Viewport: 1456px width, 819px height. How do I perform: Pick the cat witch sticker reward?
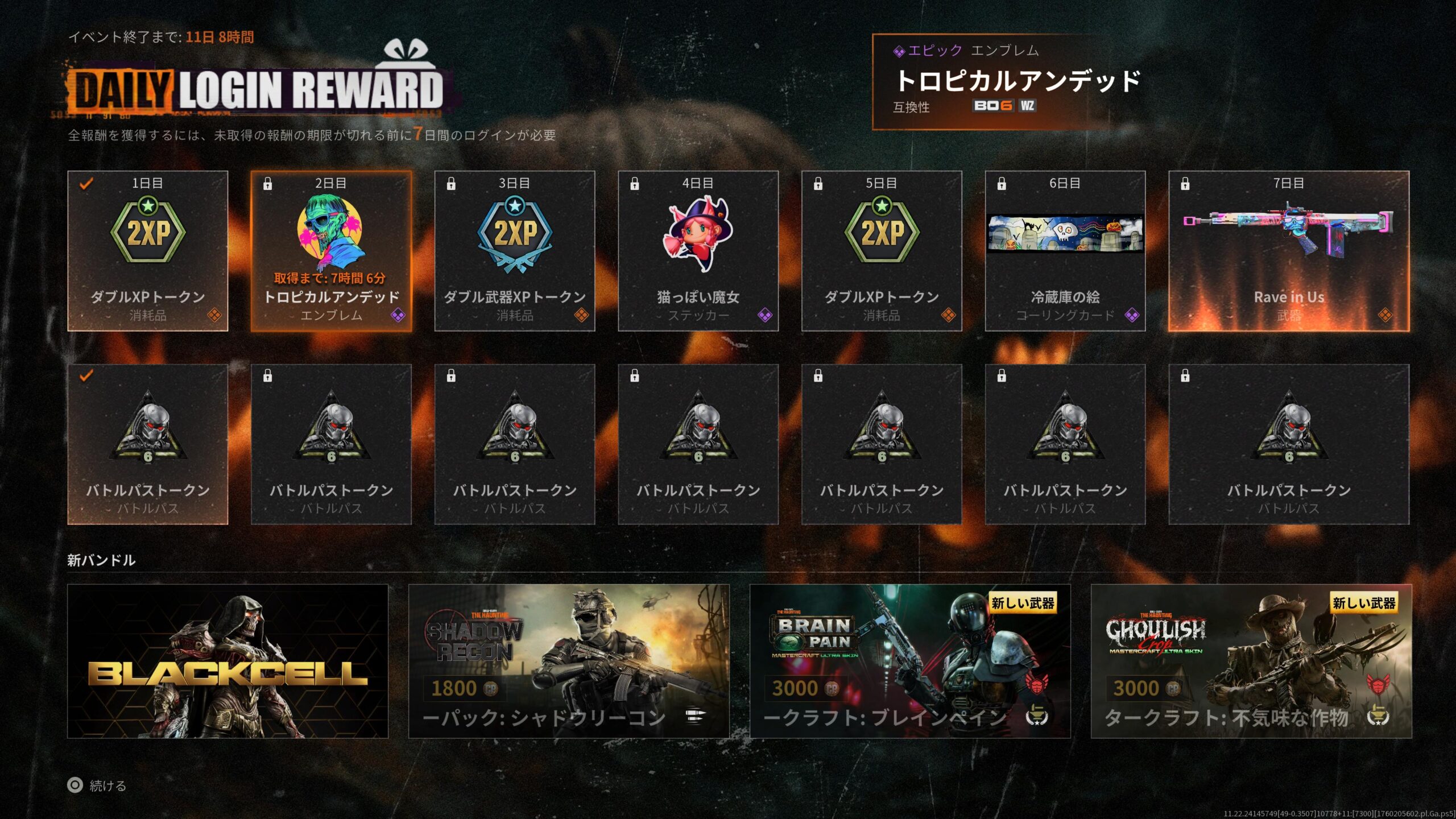pos(698,251)
